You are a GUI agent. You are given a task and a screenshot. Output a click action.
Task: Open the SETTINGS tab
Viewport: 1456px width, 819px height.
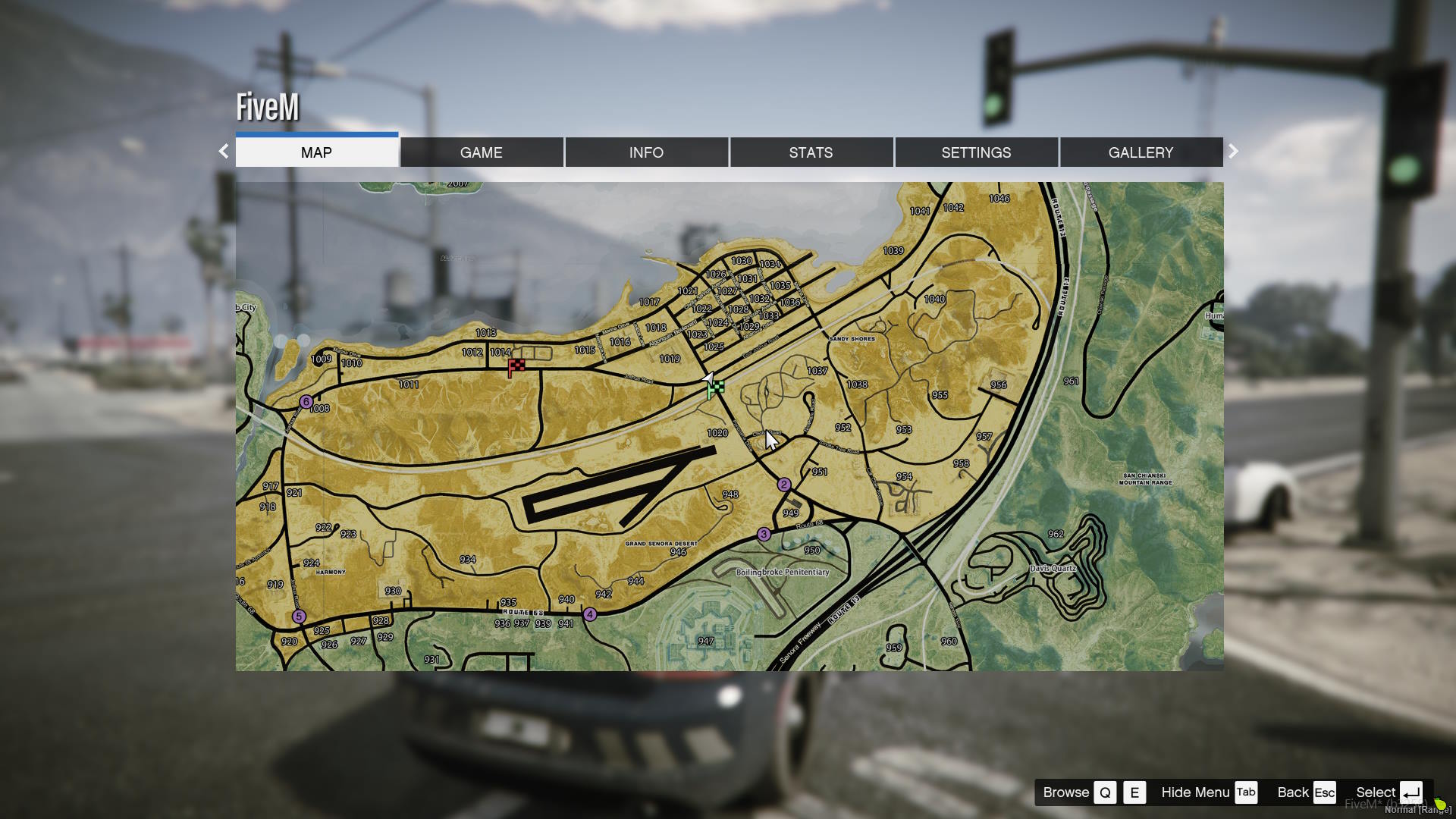pos(976,152)
